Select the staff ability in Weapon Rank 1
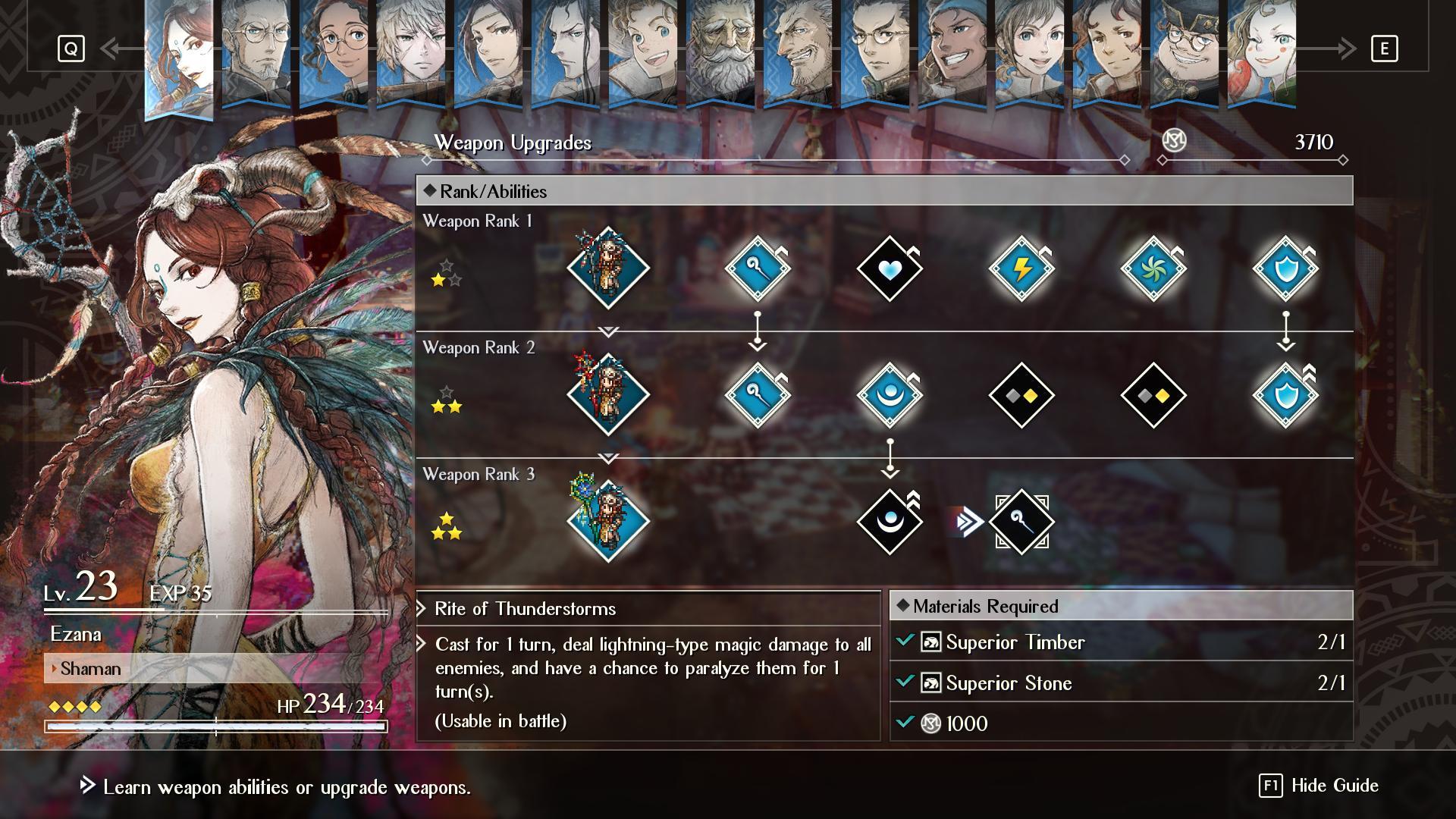The width and height of the screenshot is (1456, 819). pos(758,268)
